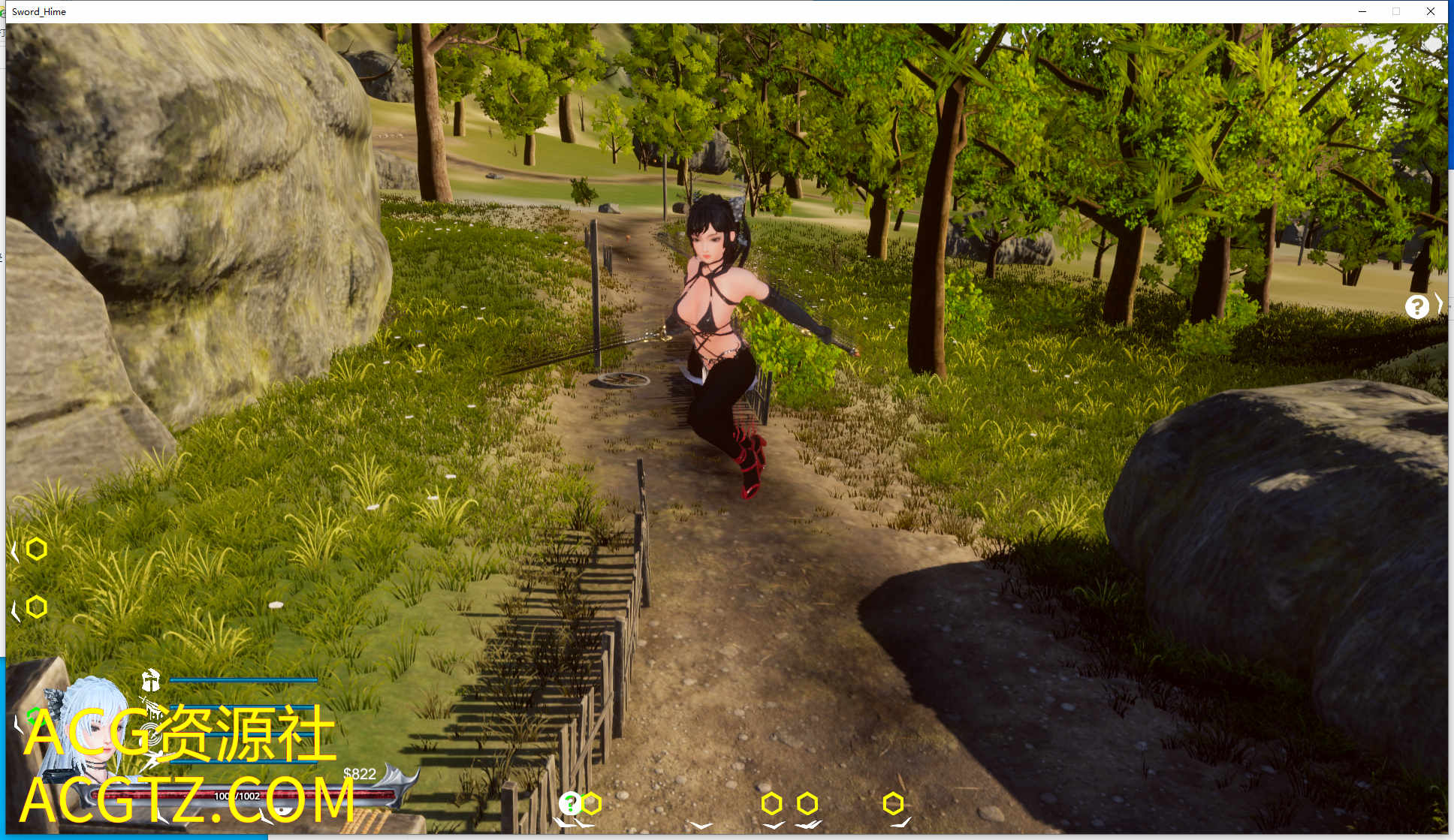Minimize the Sword_Hime window
The width and height of the screenshot is (1454, 840).
click(x=1362, y=11)
